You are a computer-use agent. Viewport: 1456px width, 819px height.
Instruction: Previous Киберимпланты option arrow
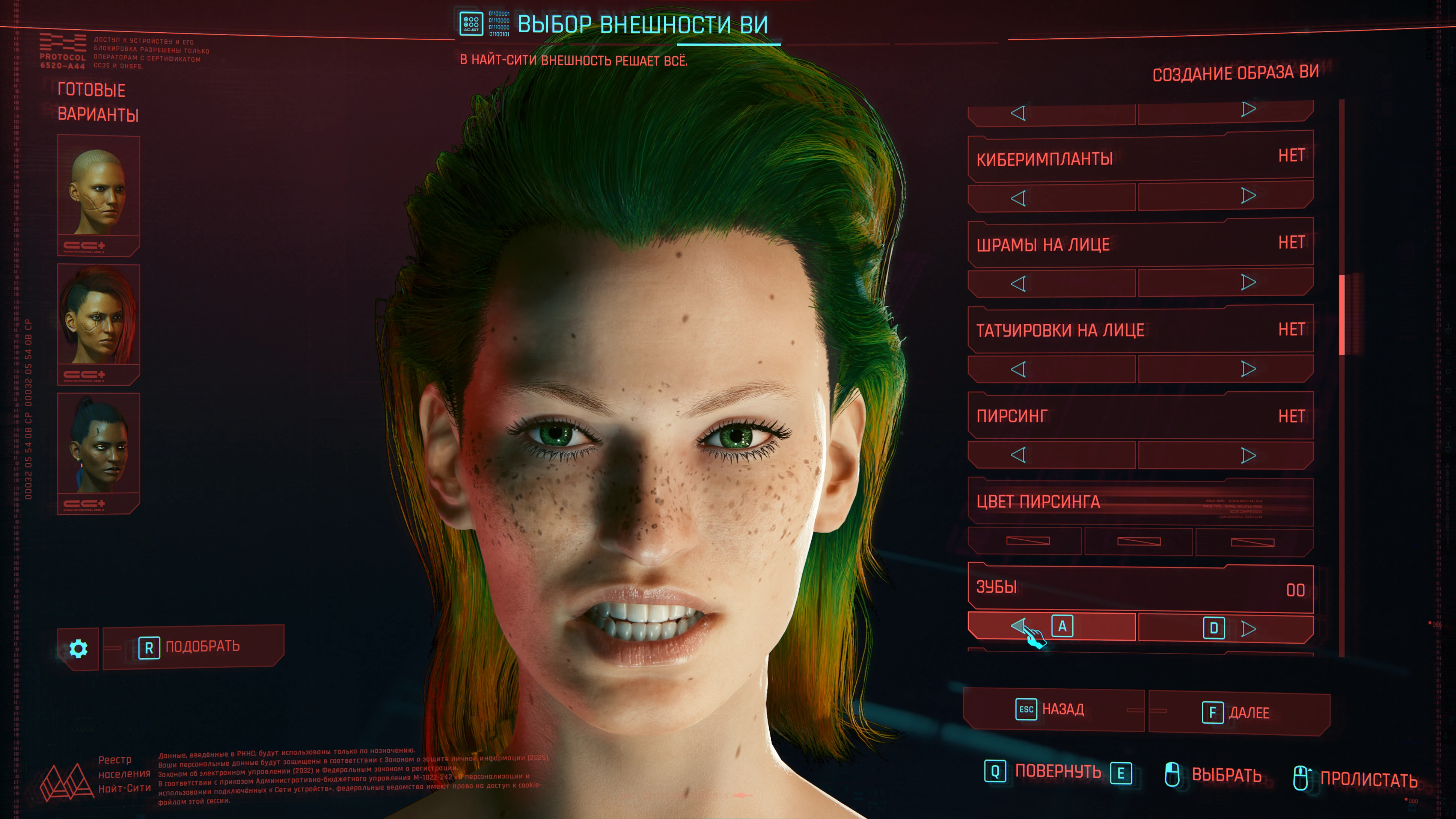pos(1018,198)
